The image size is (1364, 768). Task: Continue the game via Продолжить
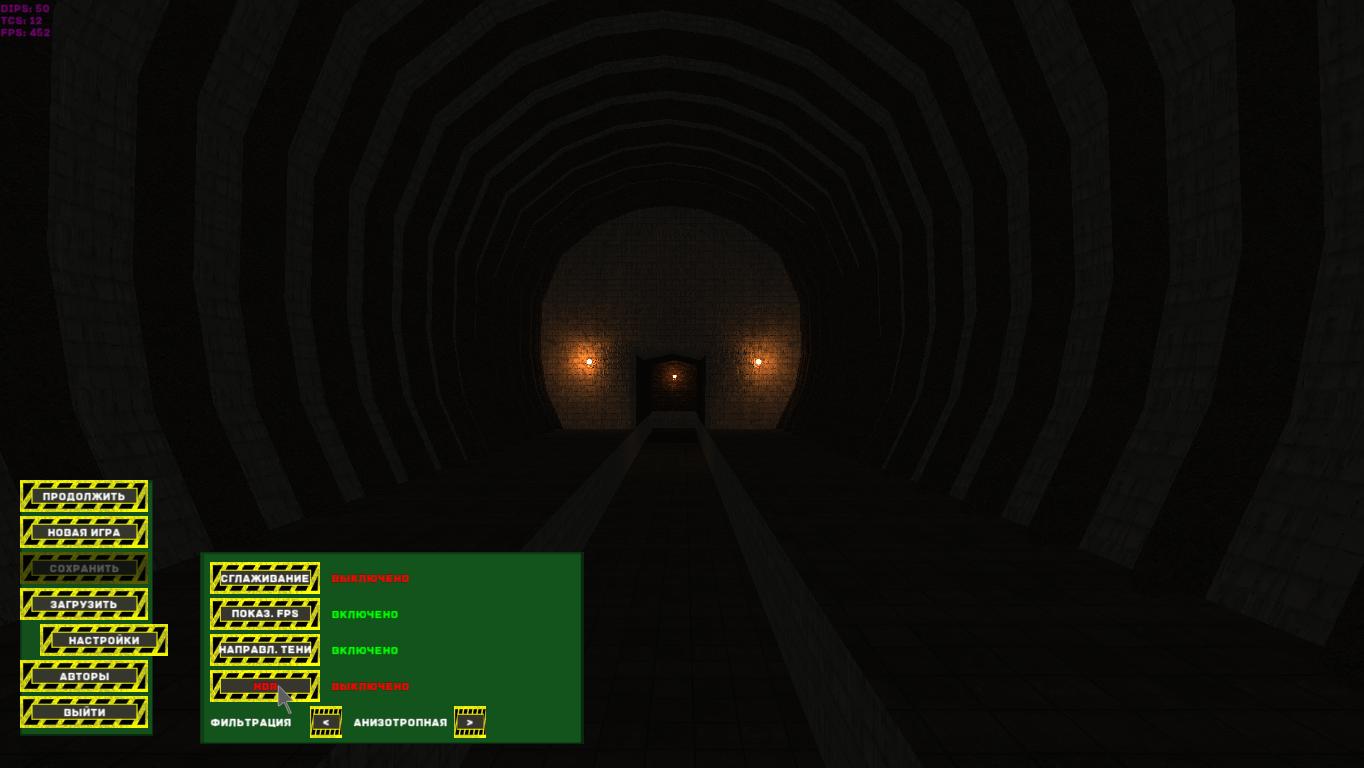point(84,496)
